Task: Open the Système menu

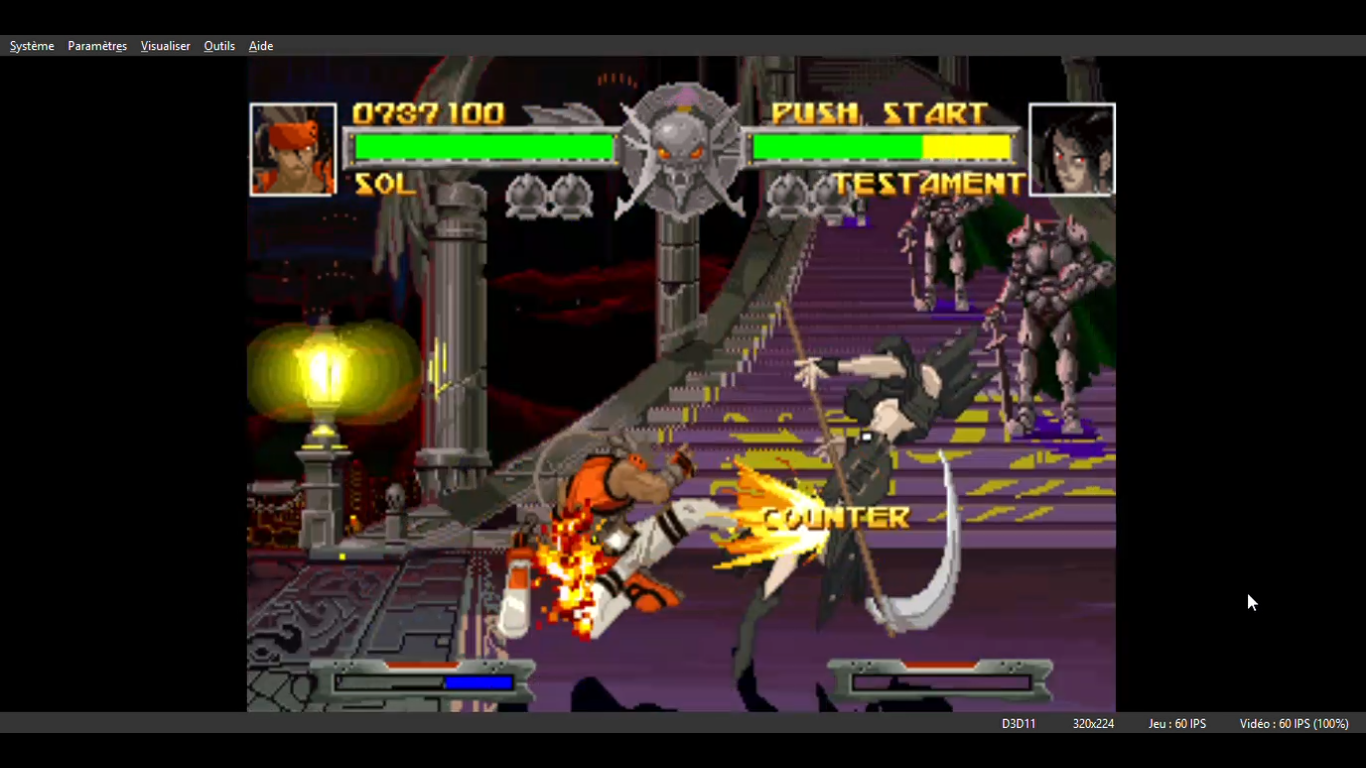Action: [x=32, y=46]
